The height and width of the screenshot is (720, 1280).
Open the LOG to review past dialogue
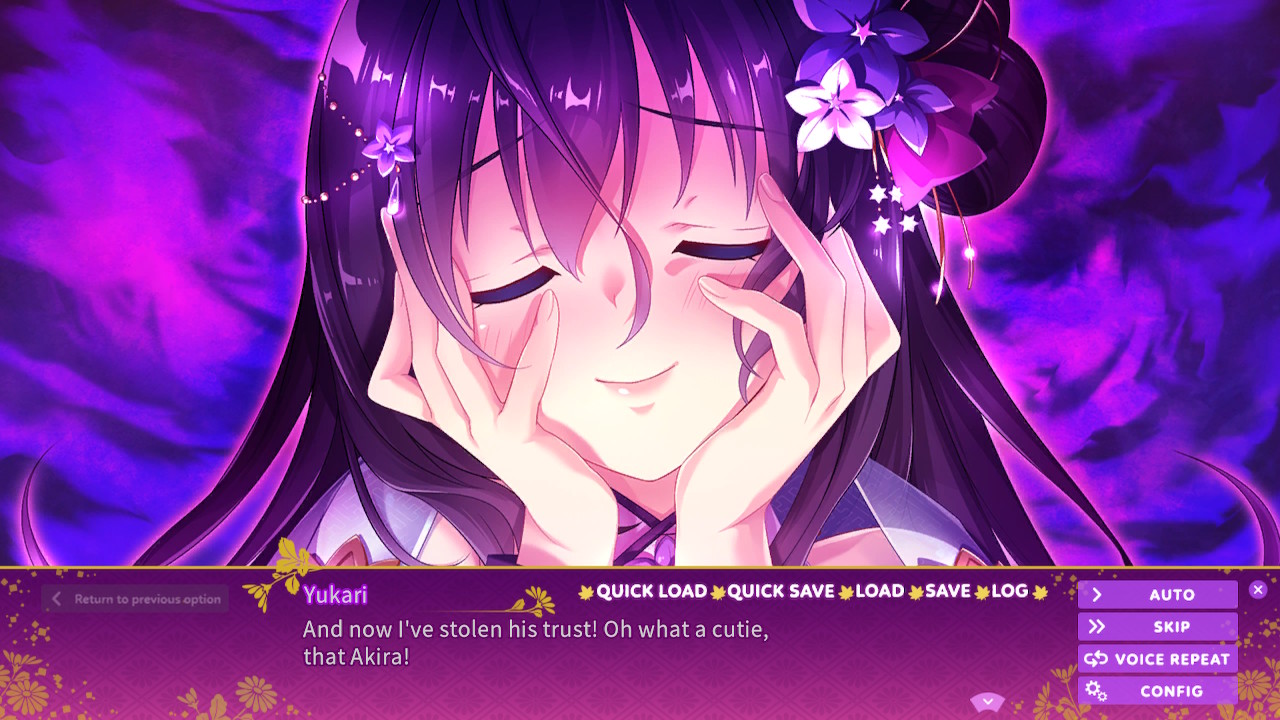[1010, 592]
